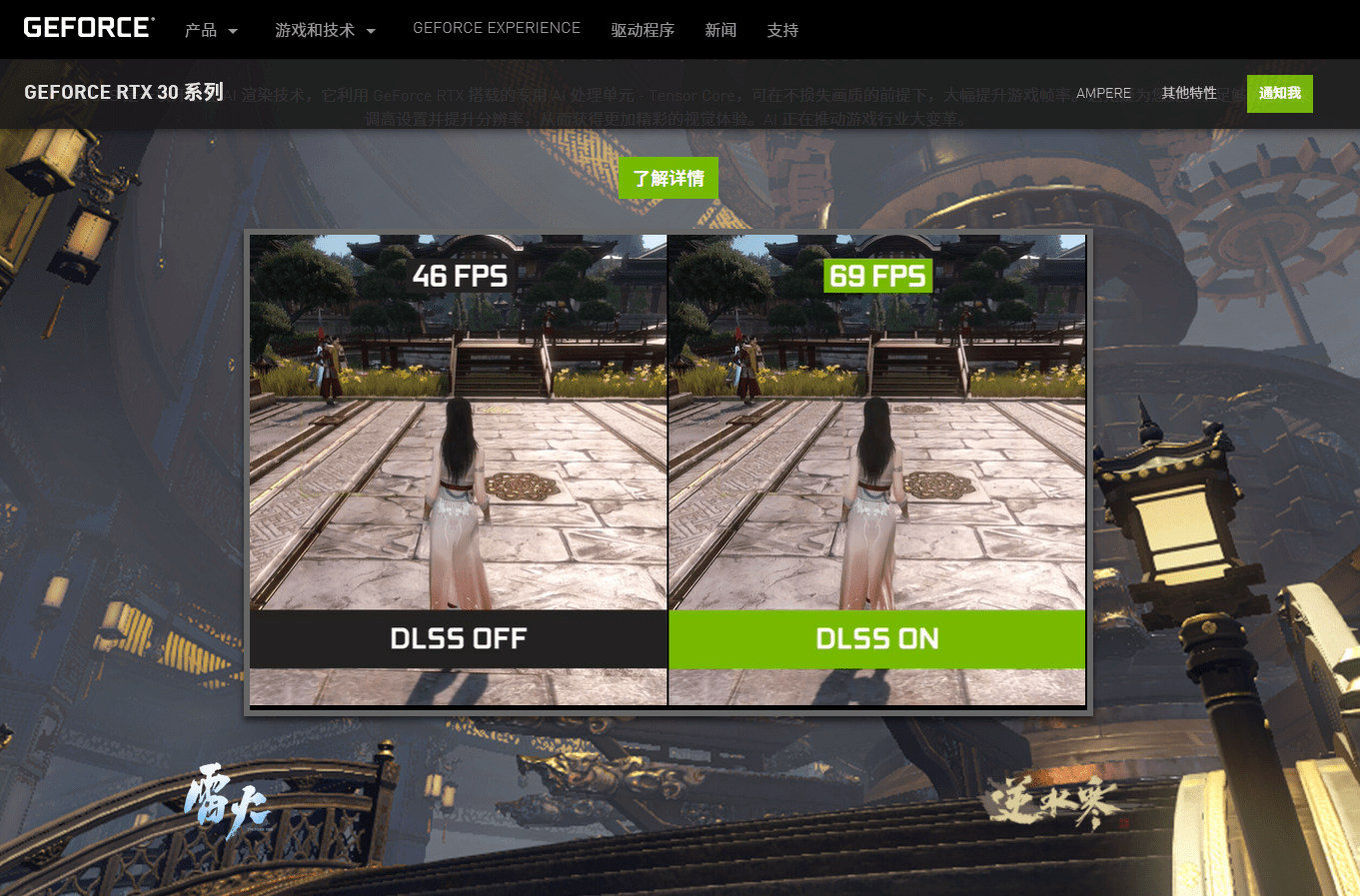
Task: Click the 了解详情 button
Action: (x=669, y=178)
